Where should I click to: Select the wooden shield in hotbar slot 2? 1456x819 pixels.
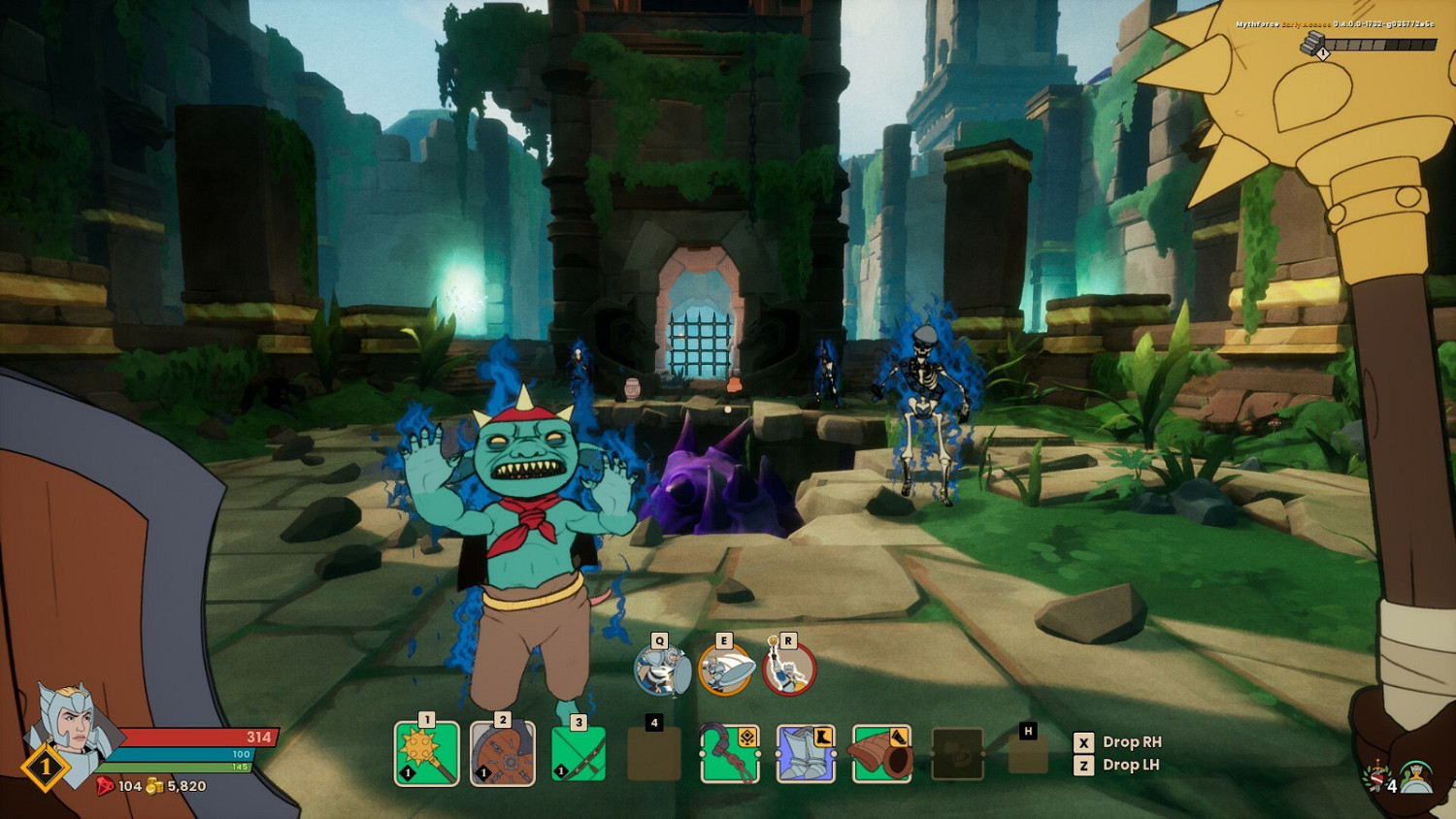(503, 755)
